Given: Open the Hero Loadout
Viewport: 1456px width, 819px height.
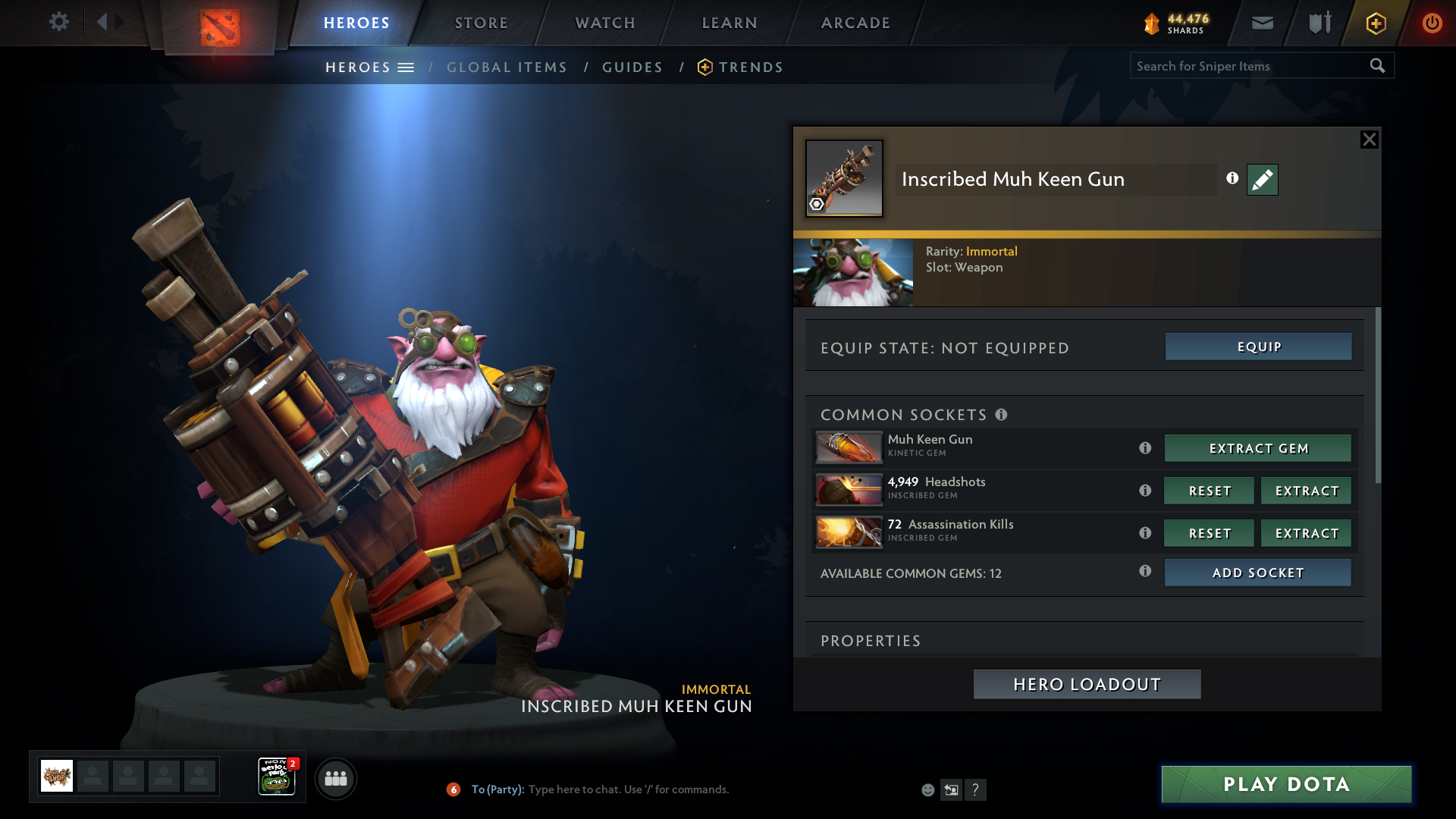Looking at the screenshot, I should 1087,684.
